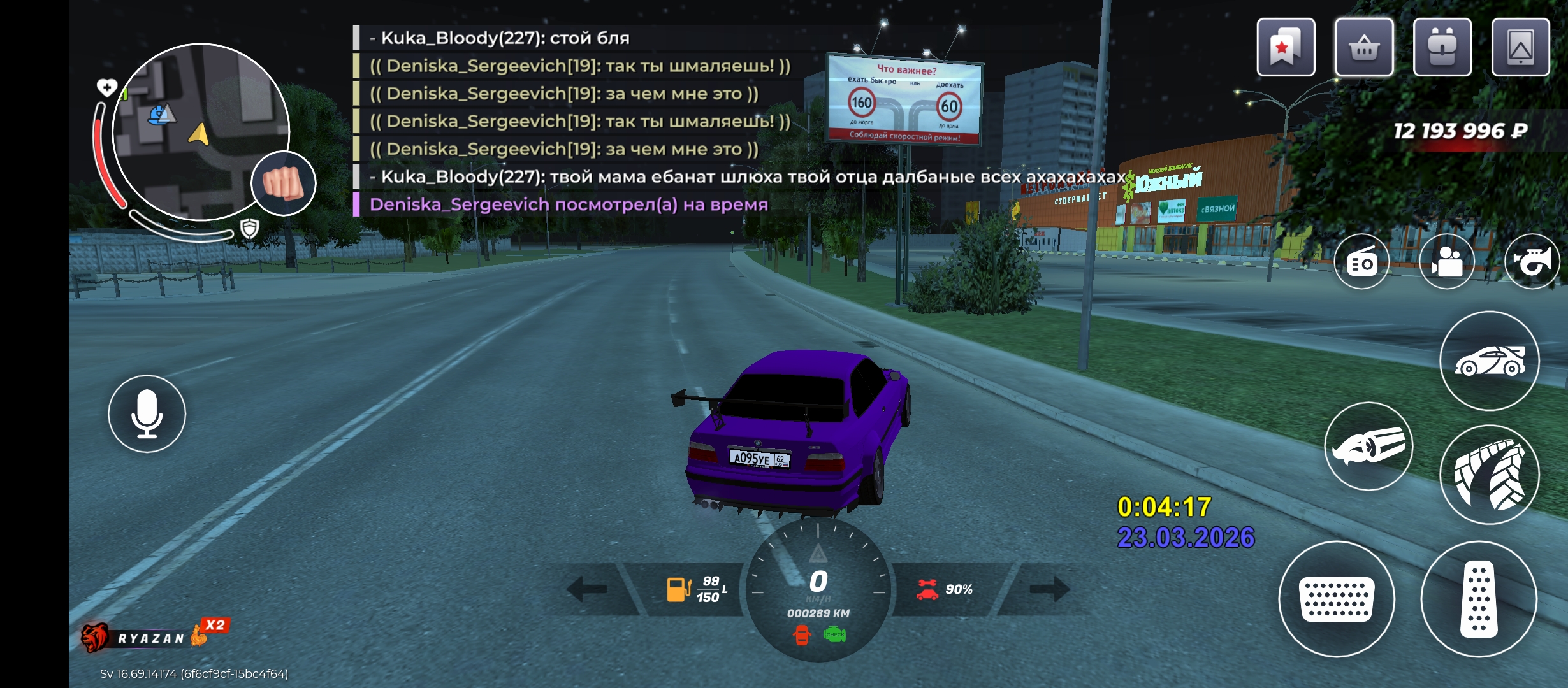This screenshot has width=1568, height=688.
Task: Activate the right turn signal arrow
Action: pos(1050,589)
